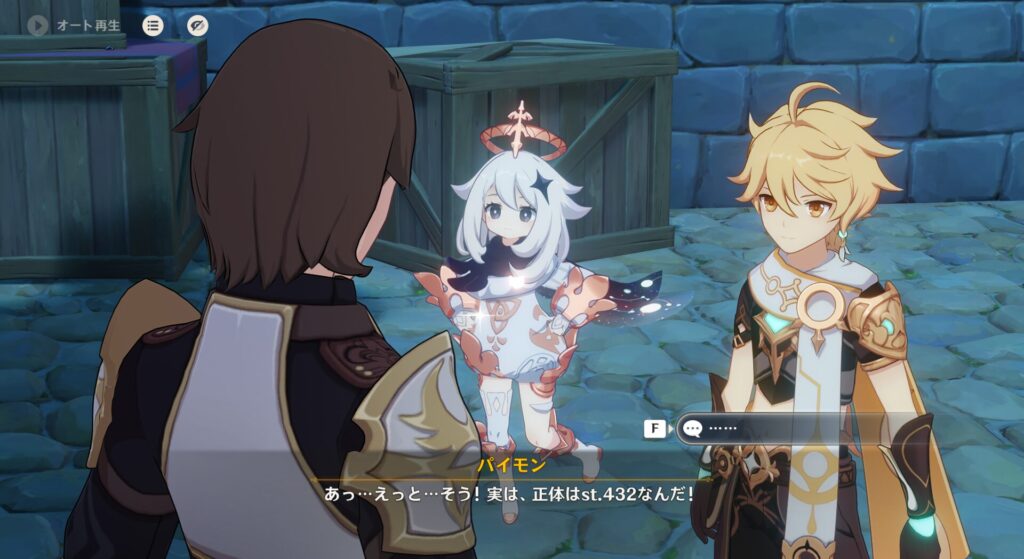Hide the dialogue interface with eye icon
Screen dimensions: 1024x559
tap(197, 25)
